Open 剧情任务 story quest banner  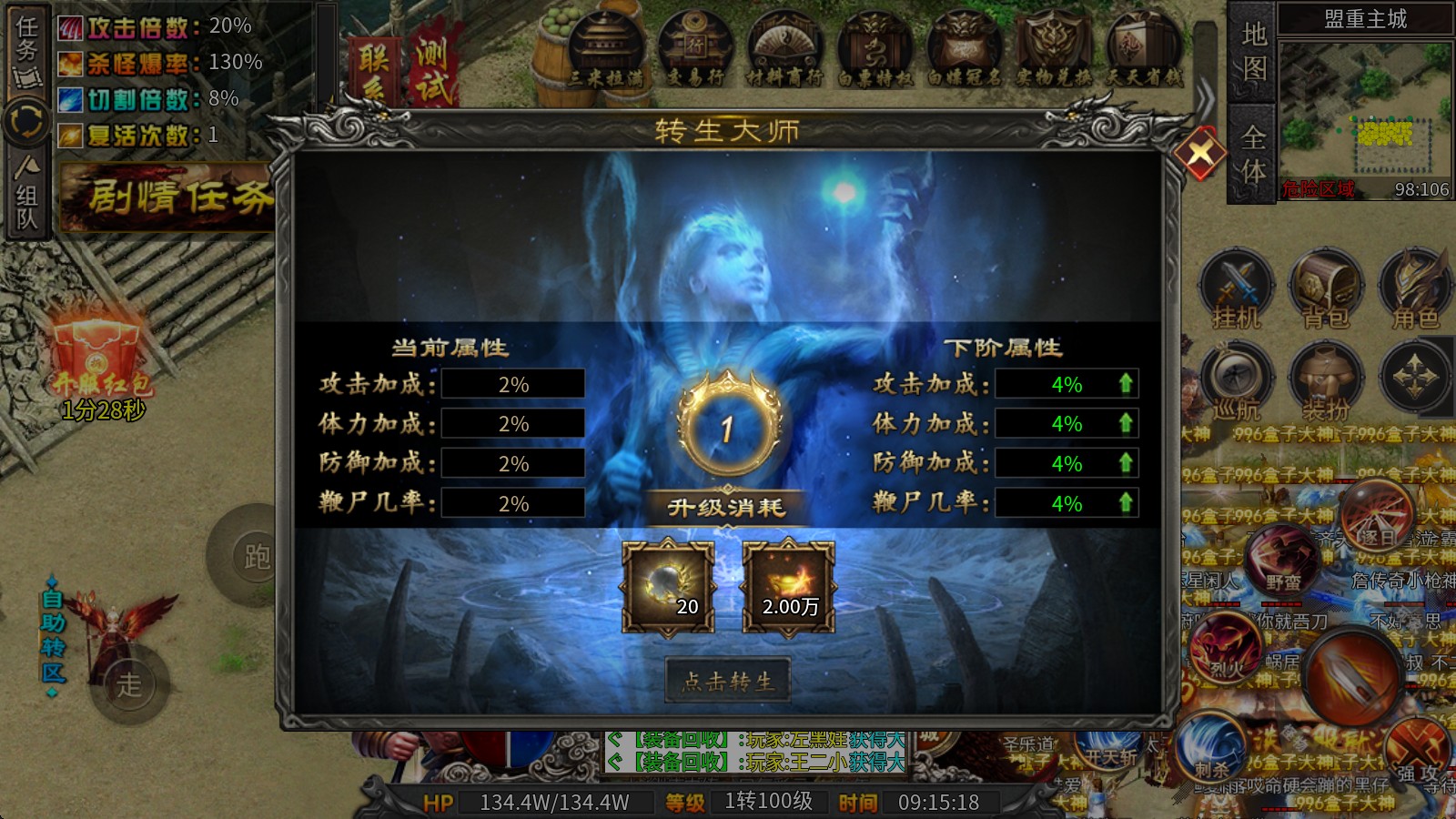(168, 194)
